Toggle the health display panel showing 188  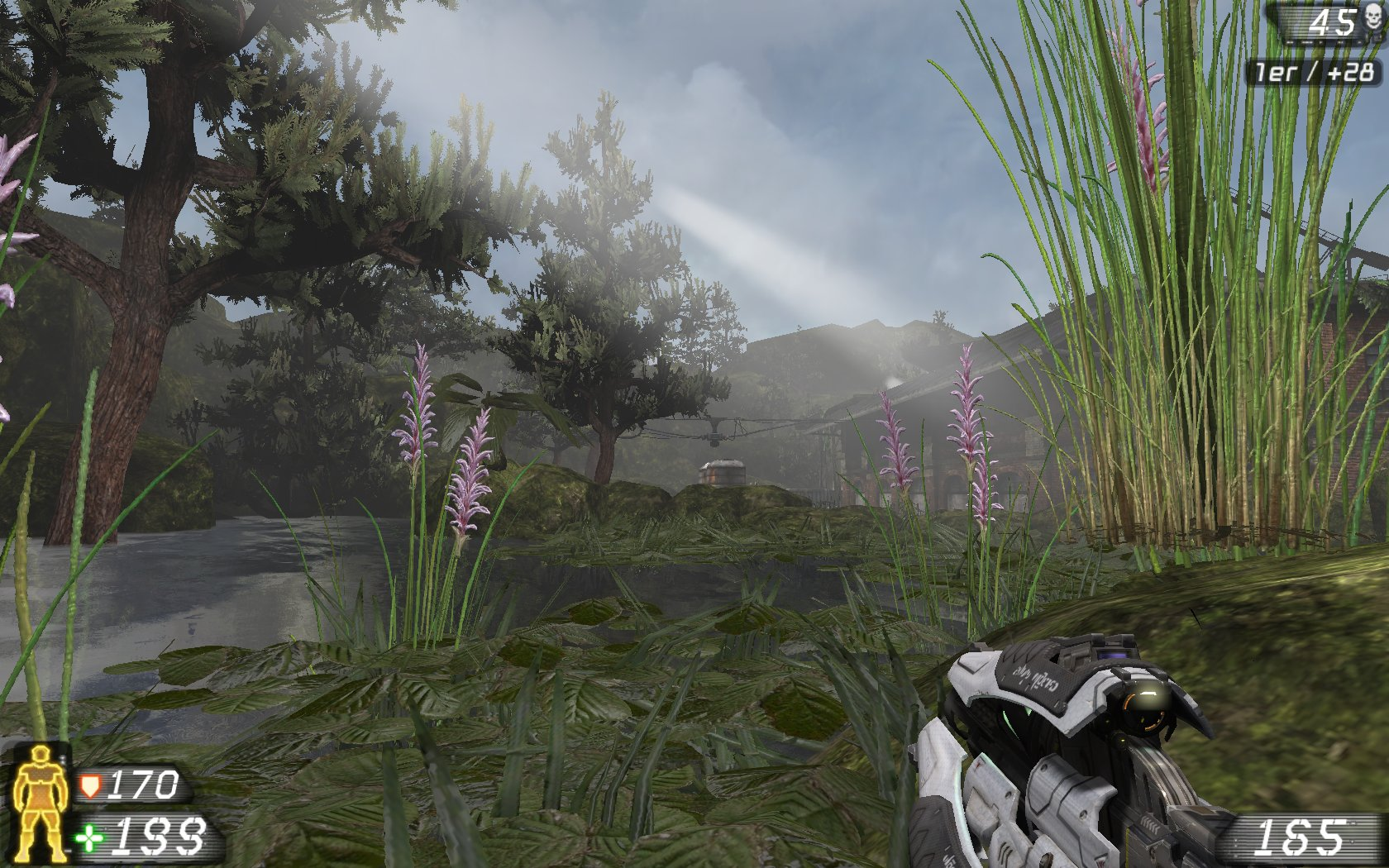[149, 837]
